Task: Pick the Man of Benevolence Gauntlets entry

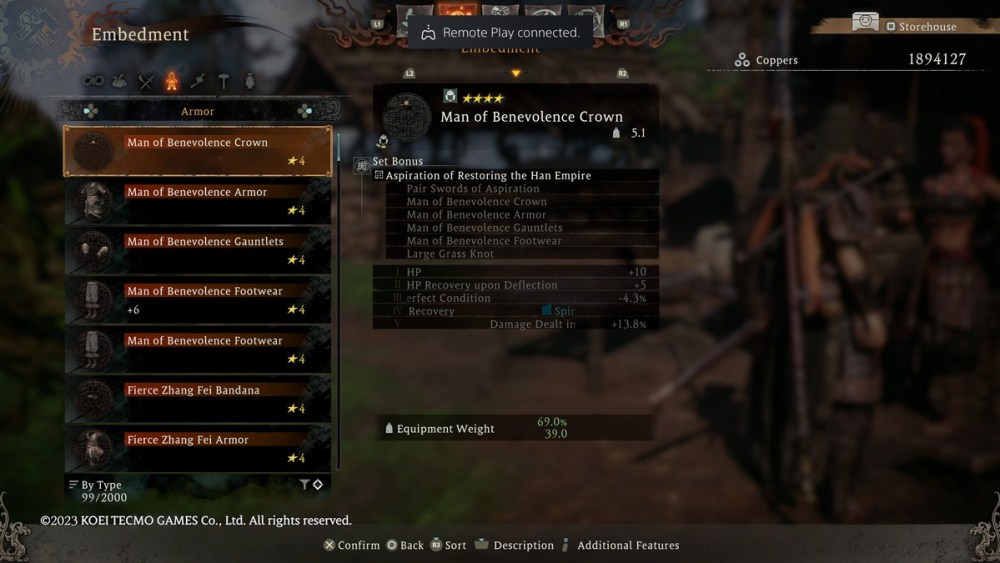Action: (x=198, y=250)
